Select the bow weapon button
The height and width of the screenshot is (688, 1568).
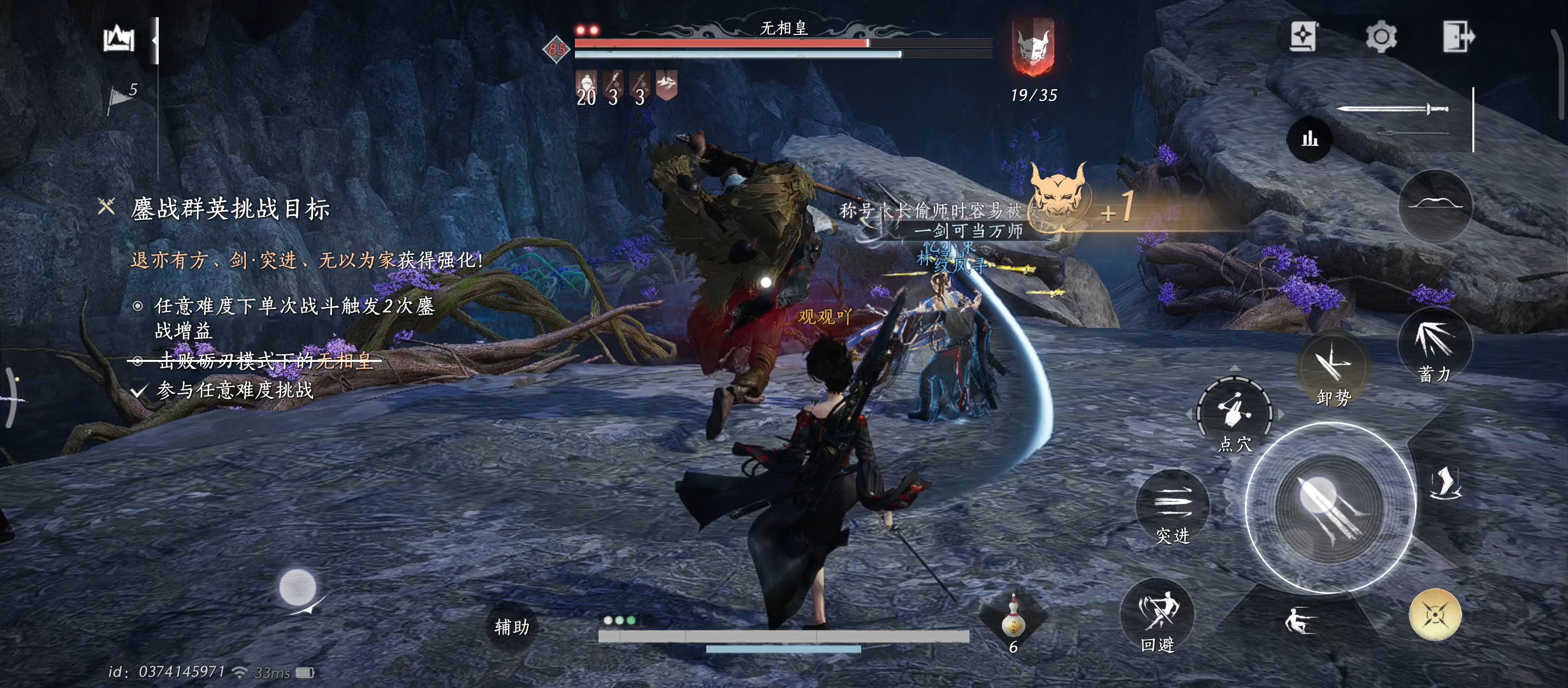coord(1435,205)
